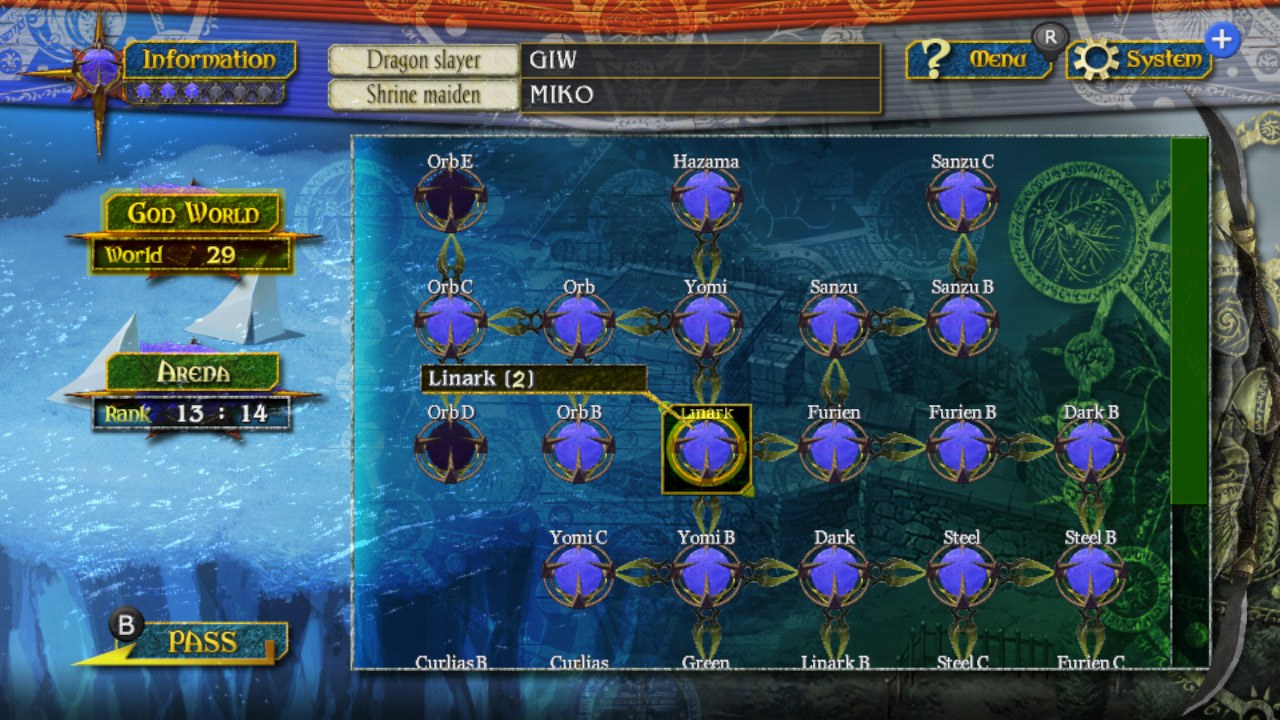
Task: Select the Orb E node on the map
Action: pos(450,200)
